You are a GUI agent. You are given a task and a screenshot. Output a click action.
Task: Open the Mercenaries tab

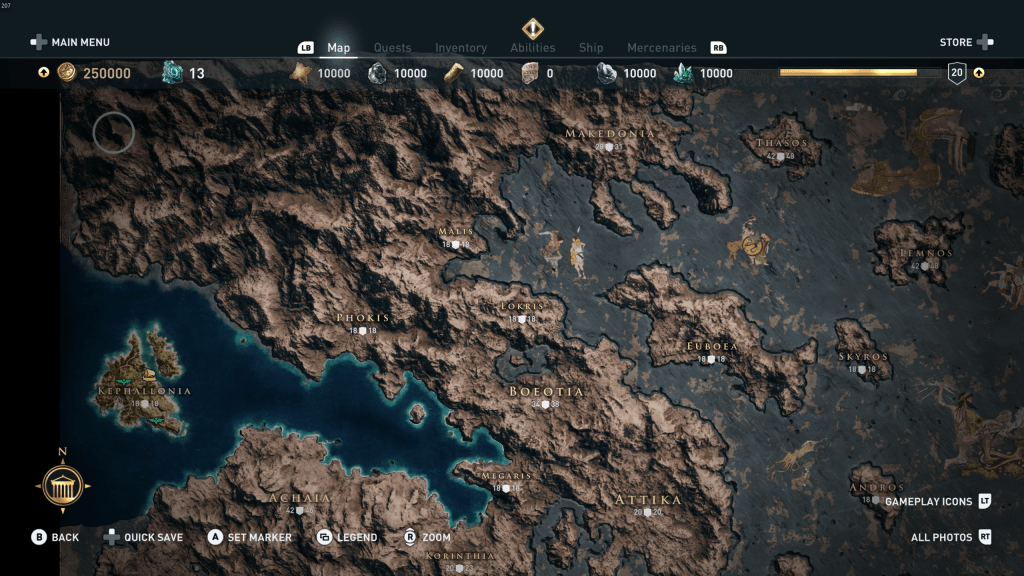click(661, 48)
